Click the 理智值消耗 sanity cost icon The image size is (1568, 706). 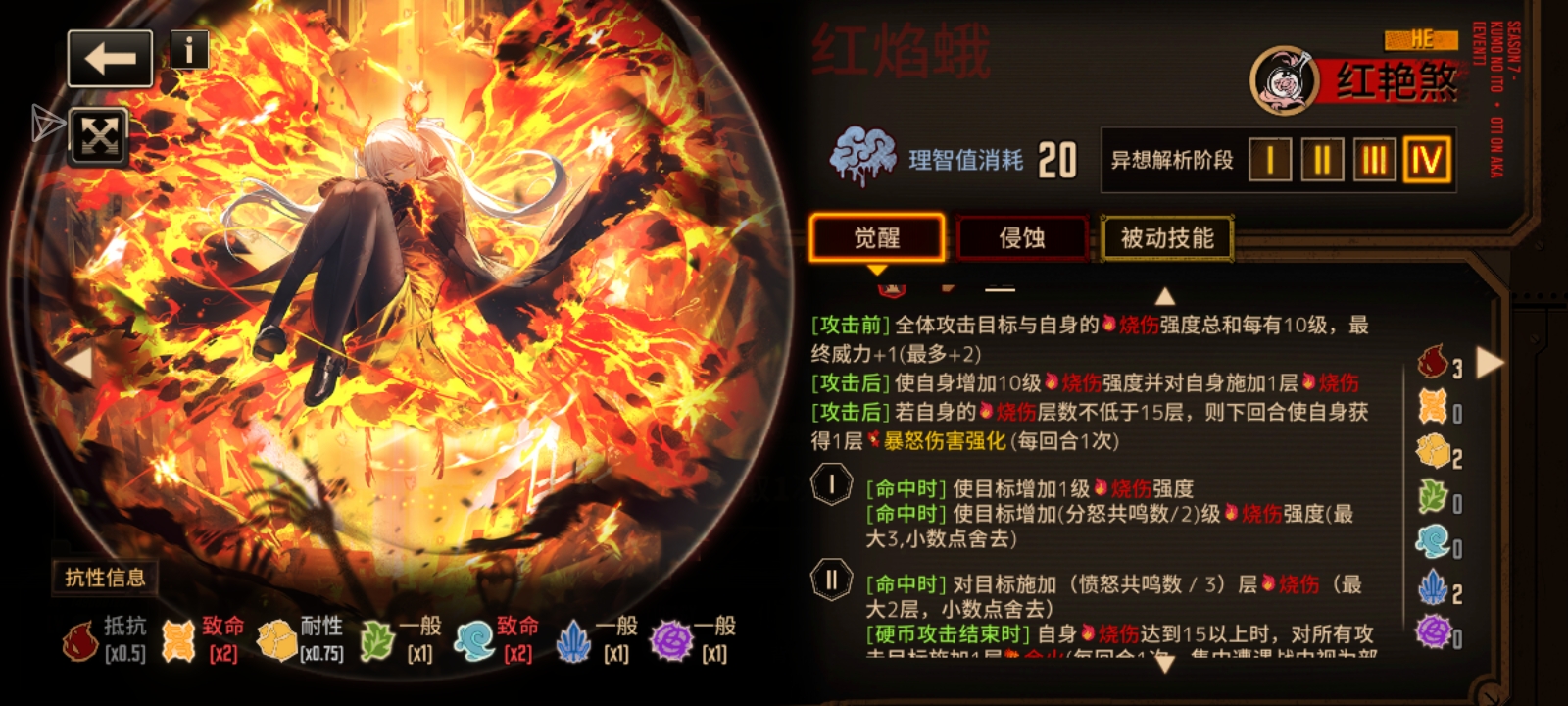(861, 152)
